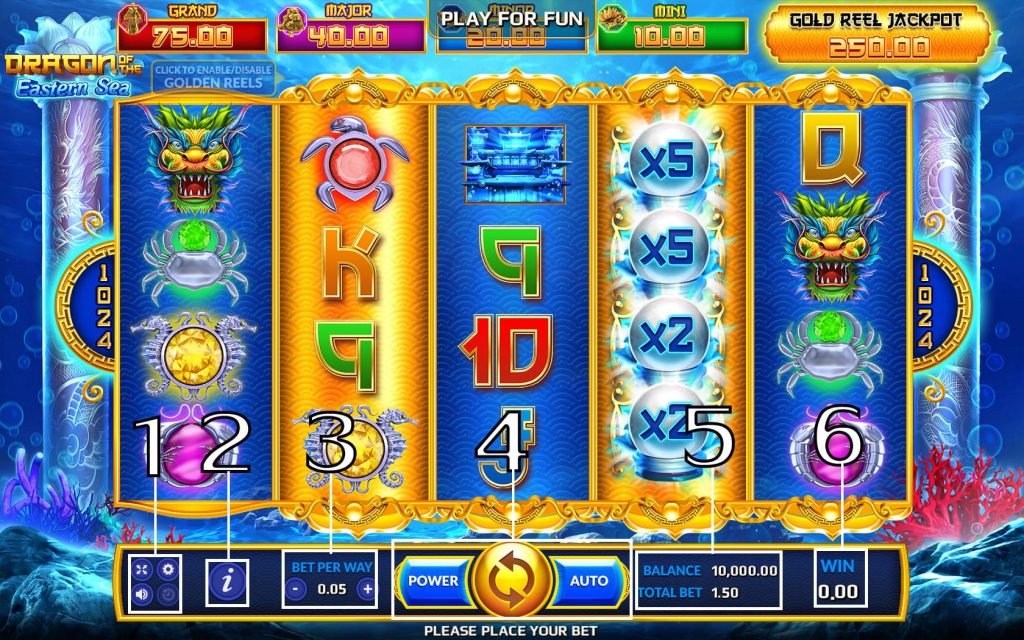
Task: Start AUTO spin mode
Action: 588,580
